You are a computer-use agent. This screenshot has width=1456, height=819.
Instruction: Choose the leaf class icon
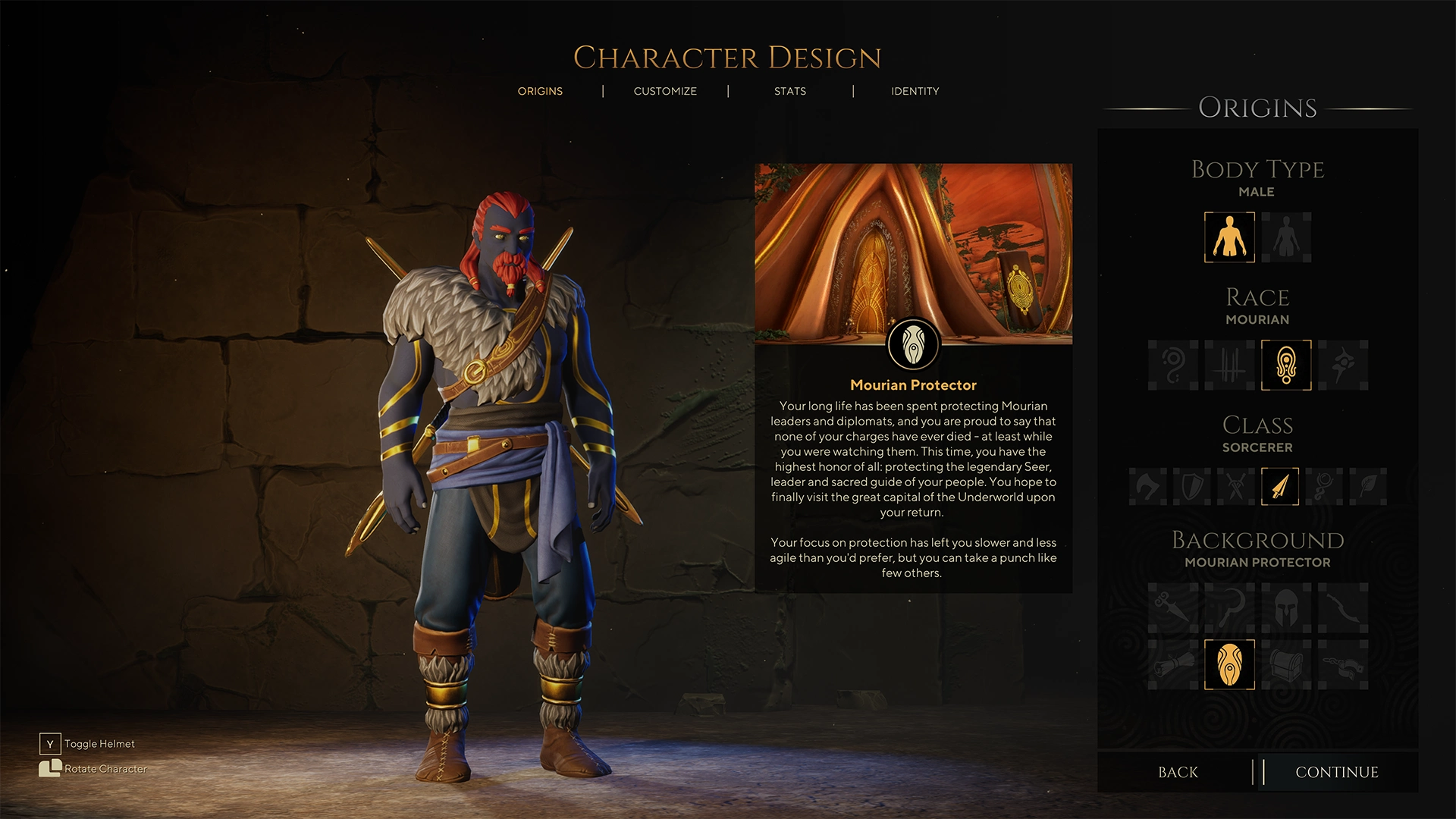(1370, 487)
